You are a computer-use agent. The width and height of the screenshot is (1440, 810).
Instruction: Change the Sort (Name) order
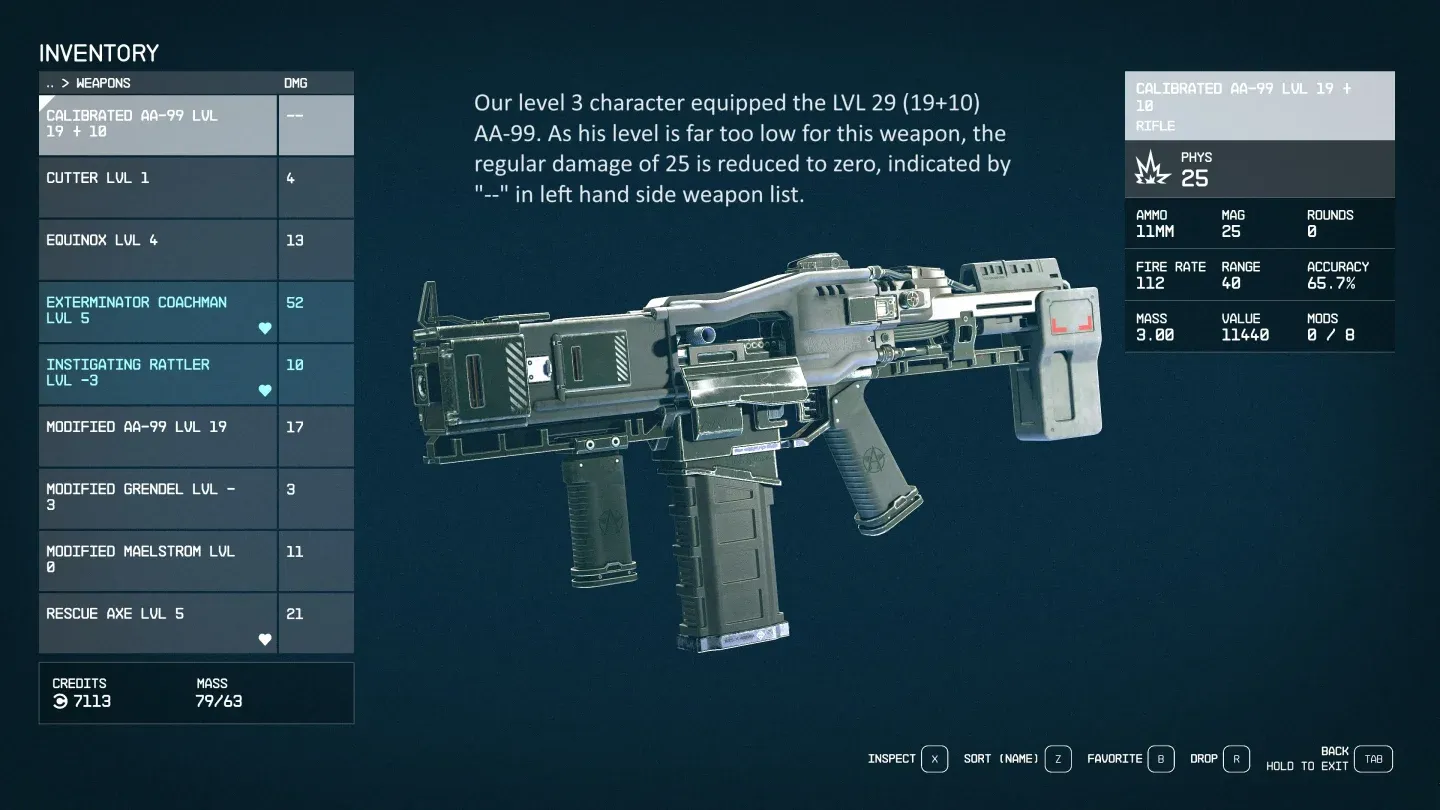[1058, 759]
